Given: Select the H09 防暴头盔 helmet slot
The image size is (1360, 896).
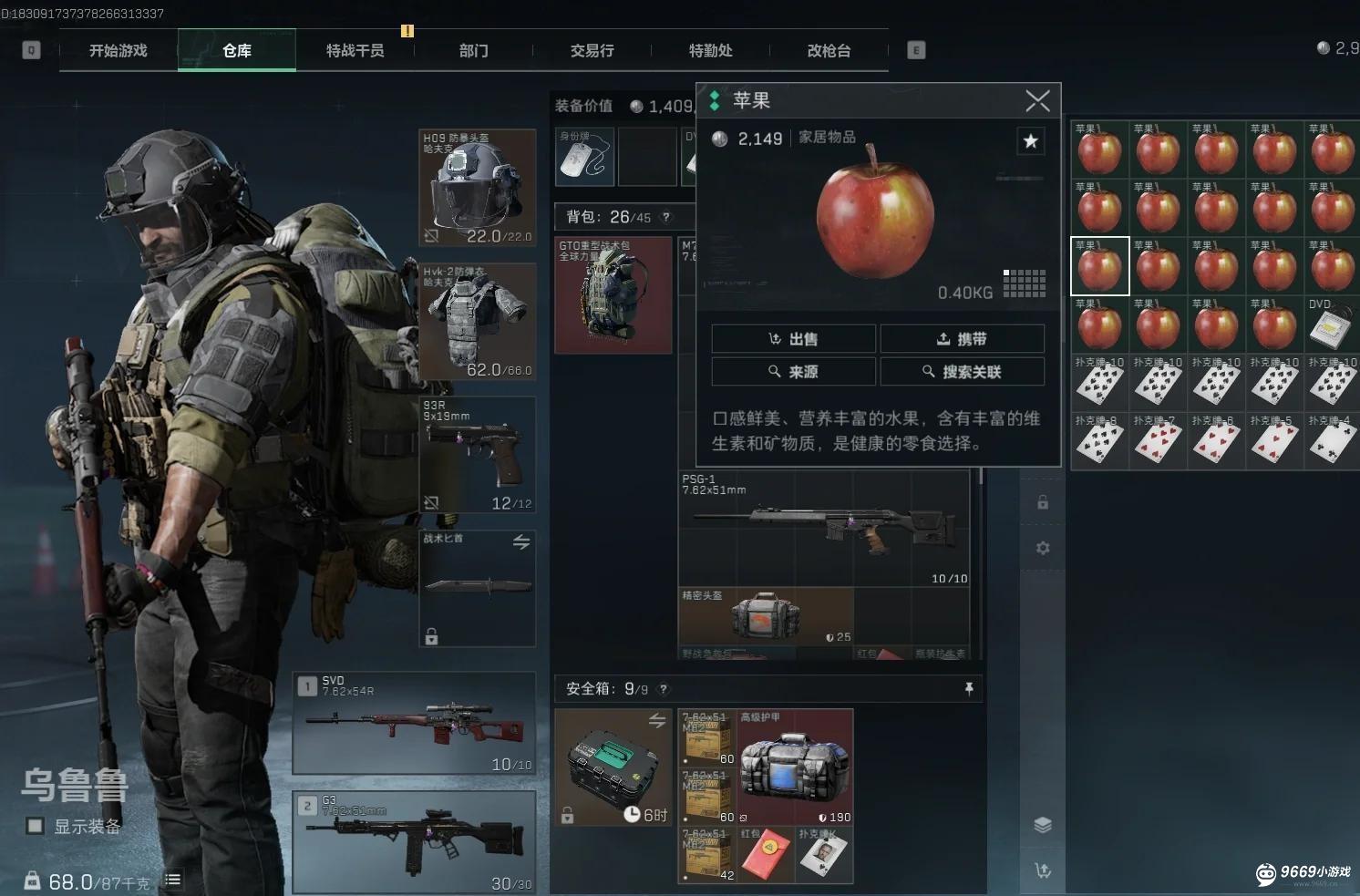Looking at the screenshot, I should click(x=477, y=188).
